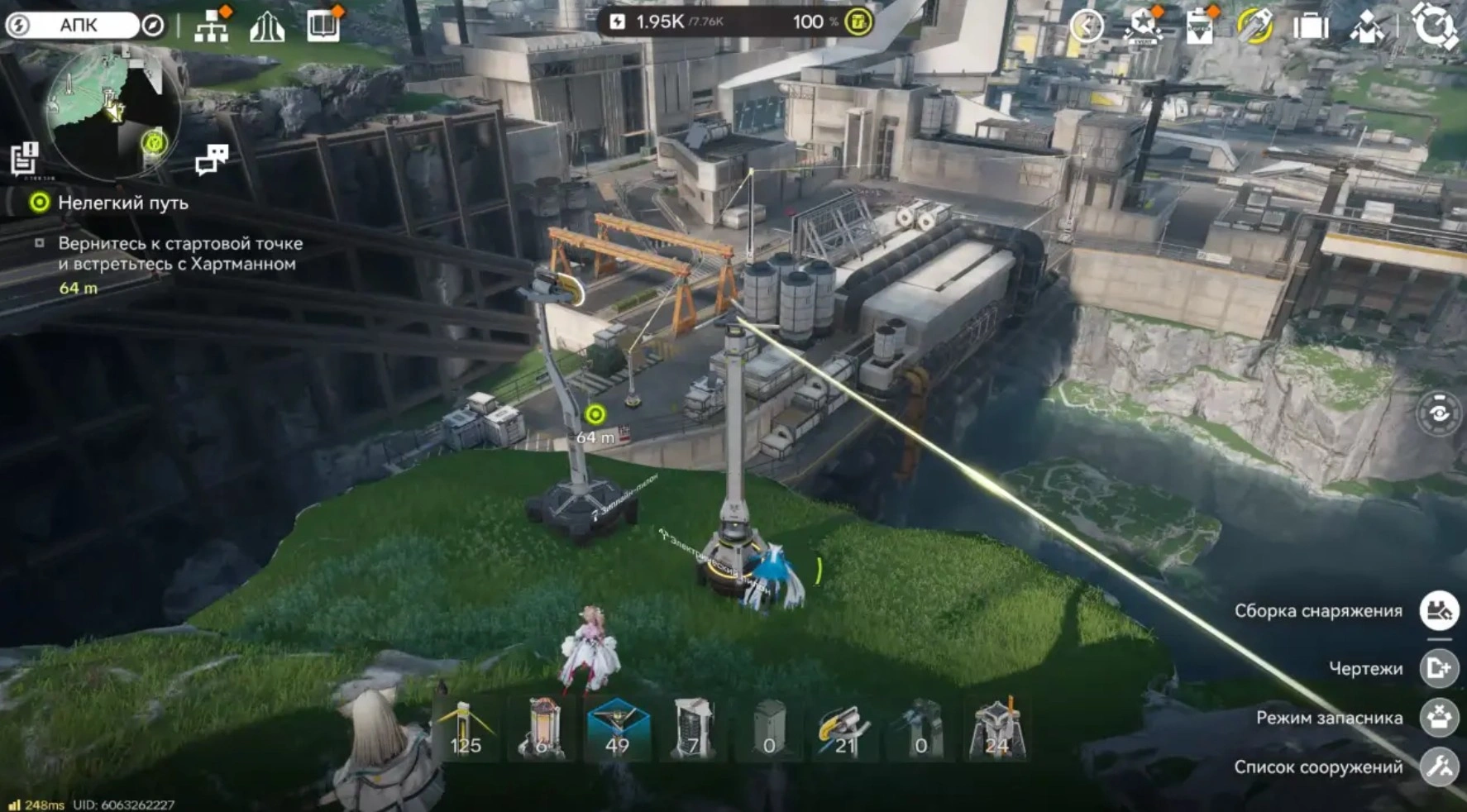Open Сборка снаряжения
The width and height of the screenshot is (1467, 812).
click(1439, 610)
